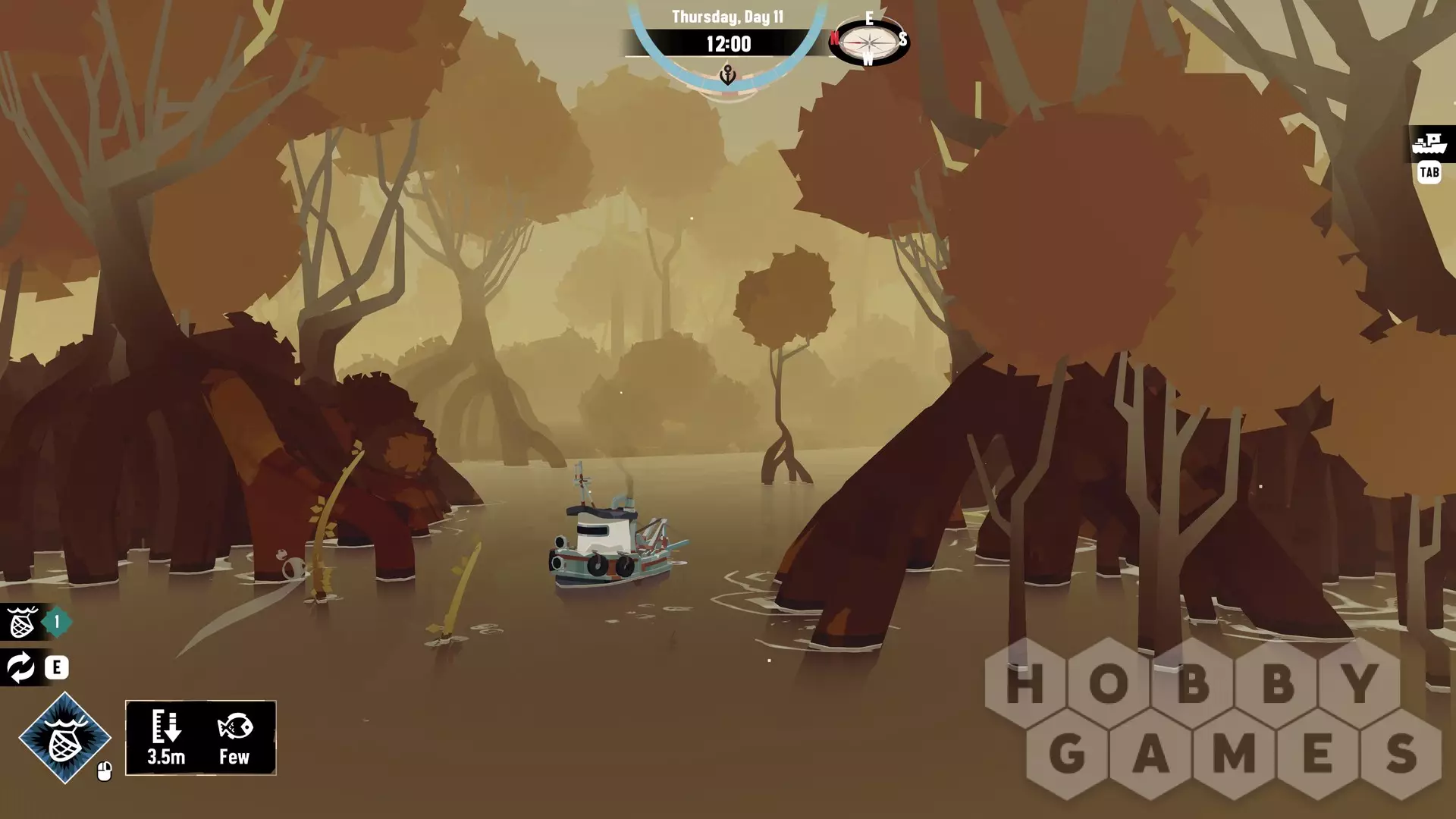The width and height of the screenshot is (1456, 819).
Task: Click the anchor icon under the clock
Action: click(x=727, y=75)
